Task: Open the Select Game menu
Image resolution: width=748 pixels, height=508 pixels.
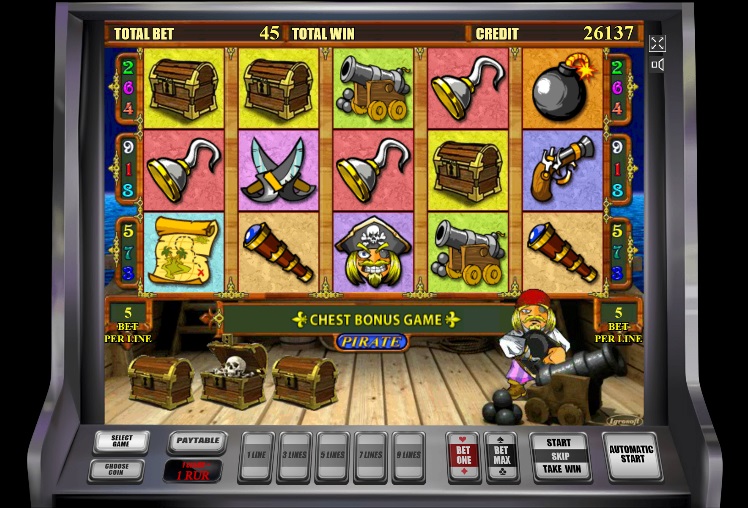Action: (x=121, y=441)
